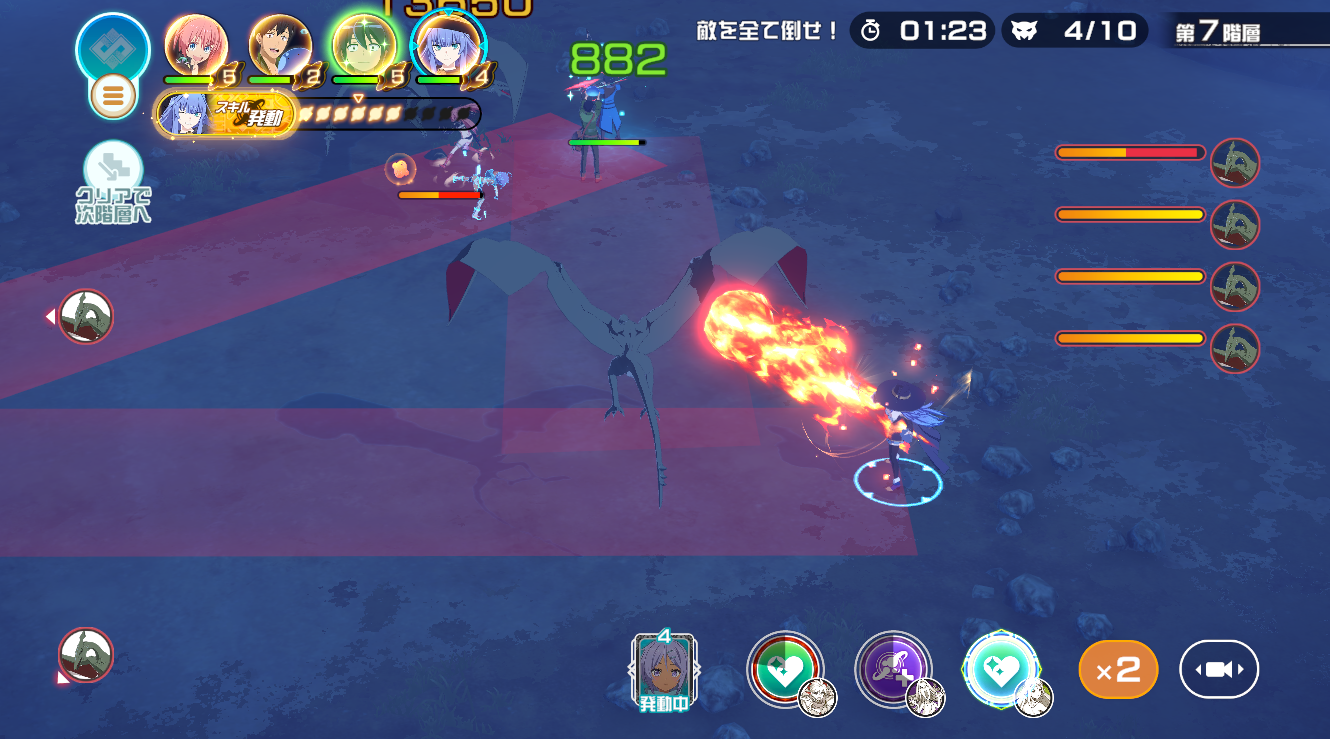Tap the スキル発動 skill activation banner

click(227, 115)
